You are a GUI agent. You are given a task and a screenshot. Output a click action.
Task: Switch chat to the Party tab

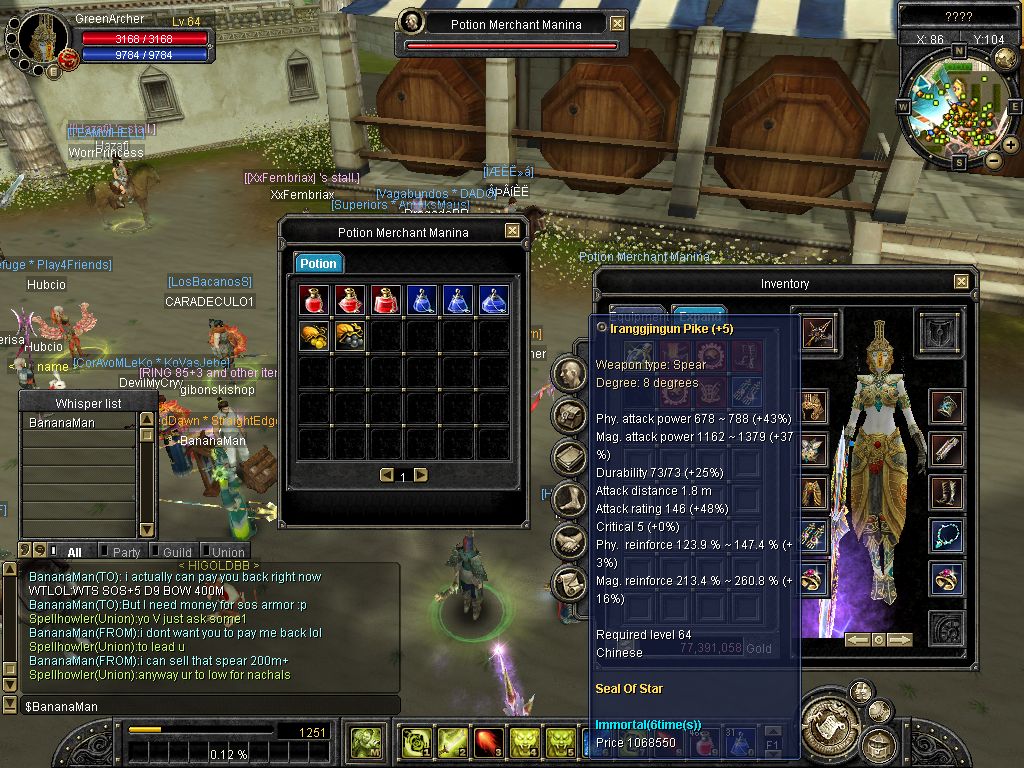pyautogui.click(x=126, y=552)
